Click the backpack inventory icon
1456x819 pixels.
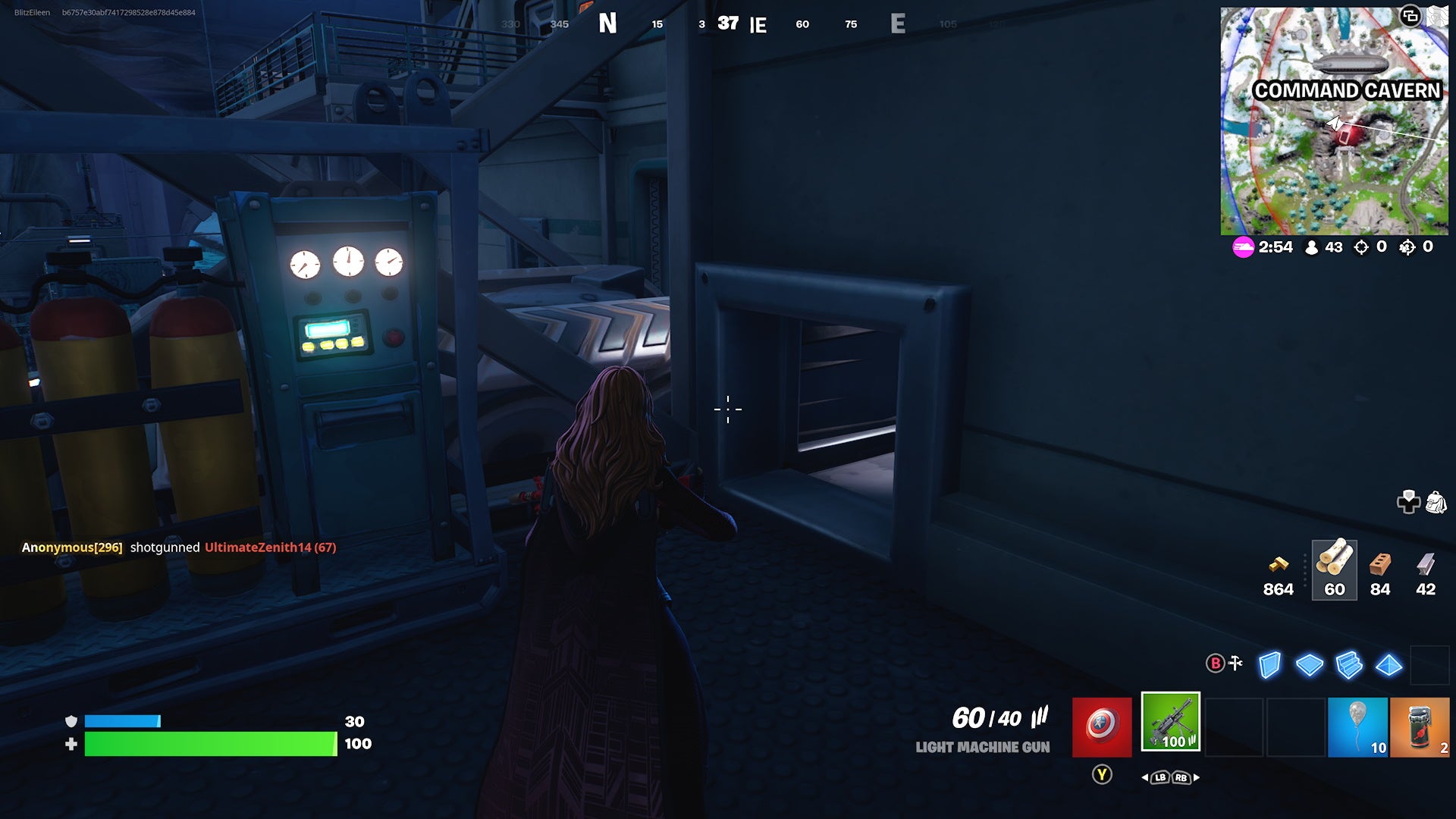pyautogui.click(x=1436, y=502)
